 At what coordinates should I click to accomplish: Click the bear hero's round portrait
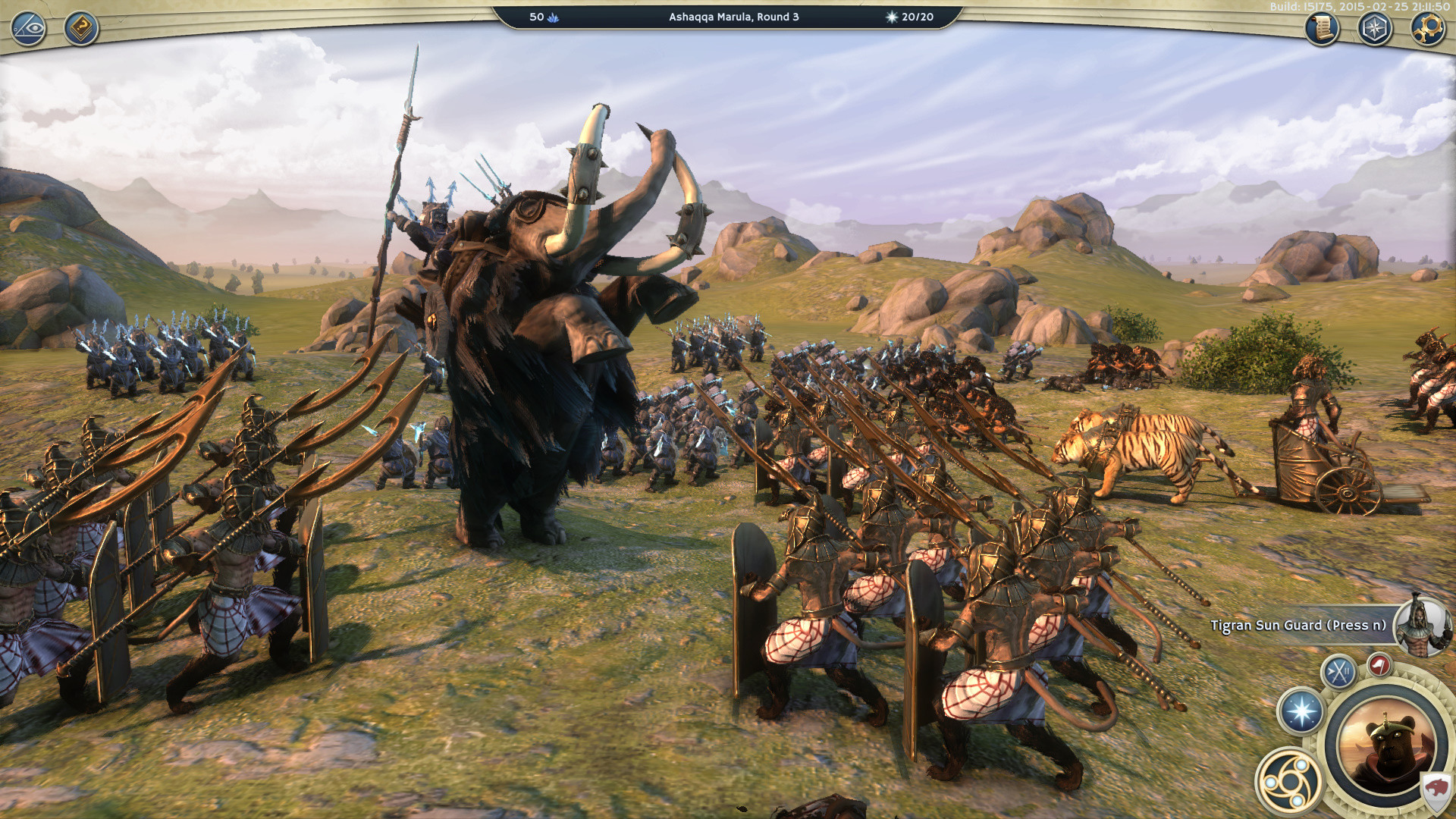coord(1387,749)
